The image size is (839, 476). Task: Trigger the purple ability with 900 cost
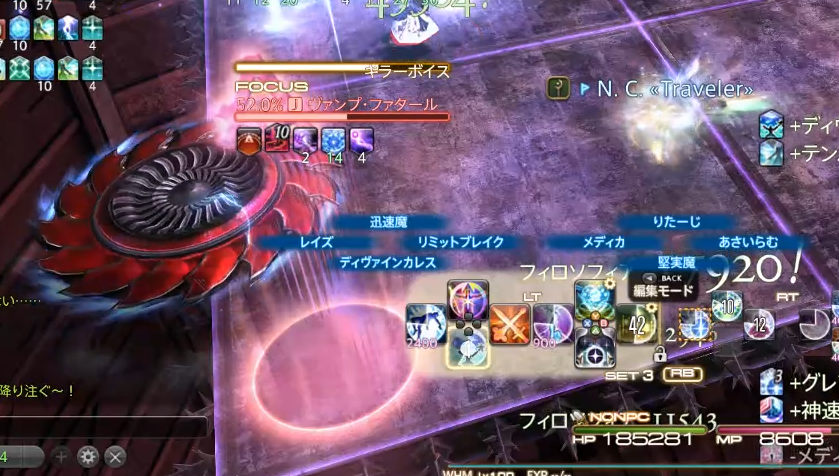tap(551, 324)
